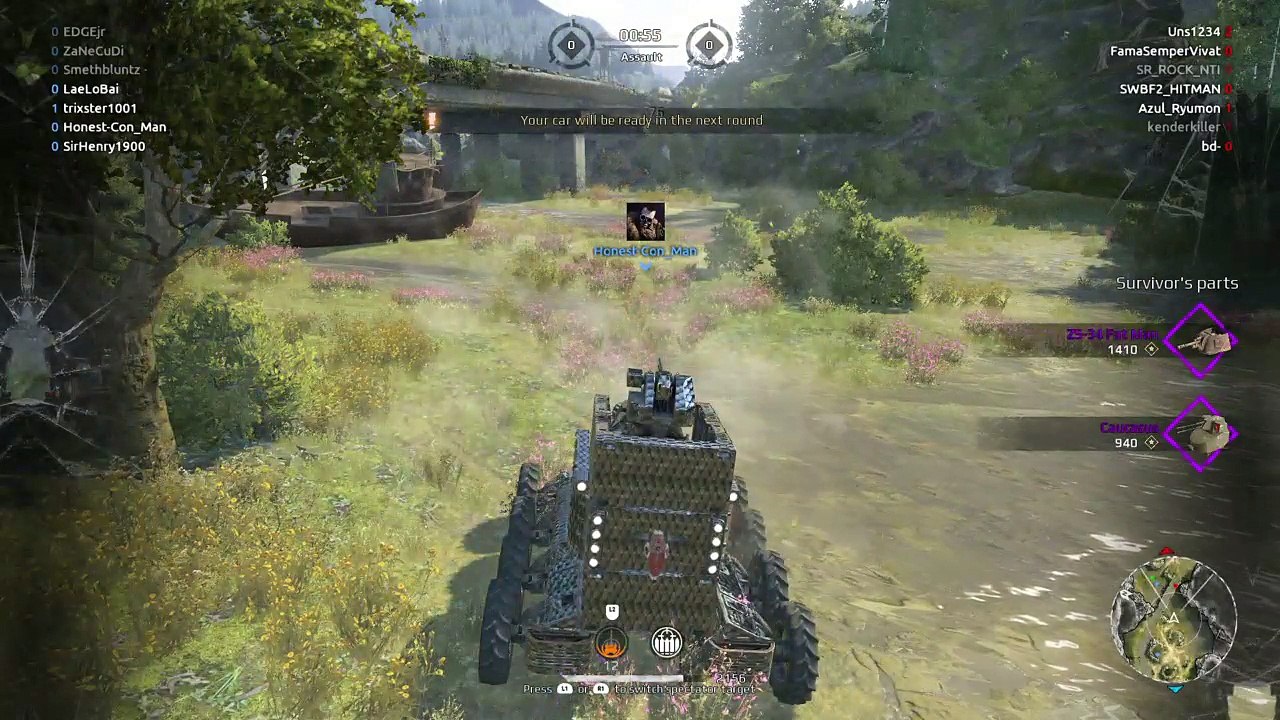The height and width of the screenshot is (720, 1280).
Task: Select Honest-Con_Man in the team list
Action: pyautogui.click(x=114, y=127)
